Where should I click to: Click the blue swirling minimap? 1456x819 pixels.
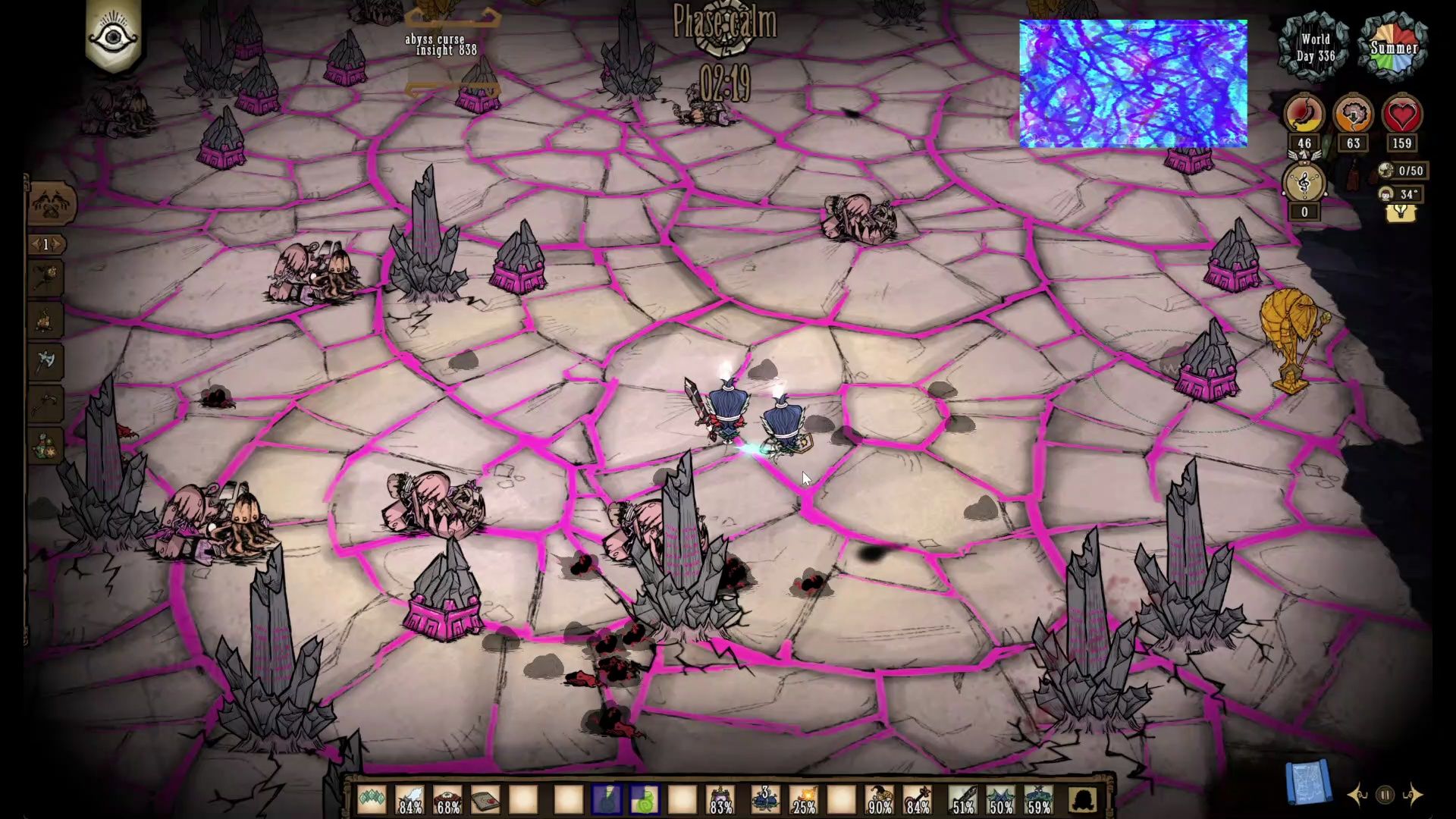click(1133, 83)
